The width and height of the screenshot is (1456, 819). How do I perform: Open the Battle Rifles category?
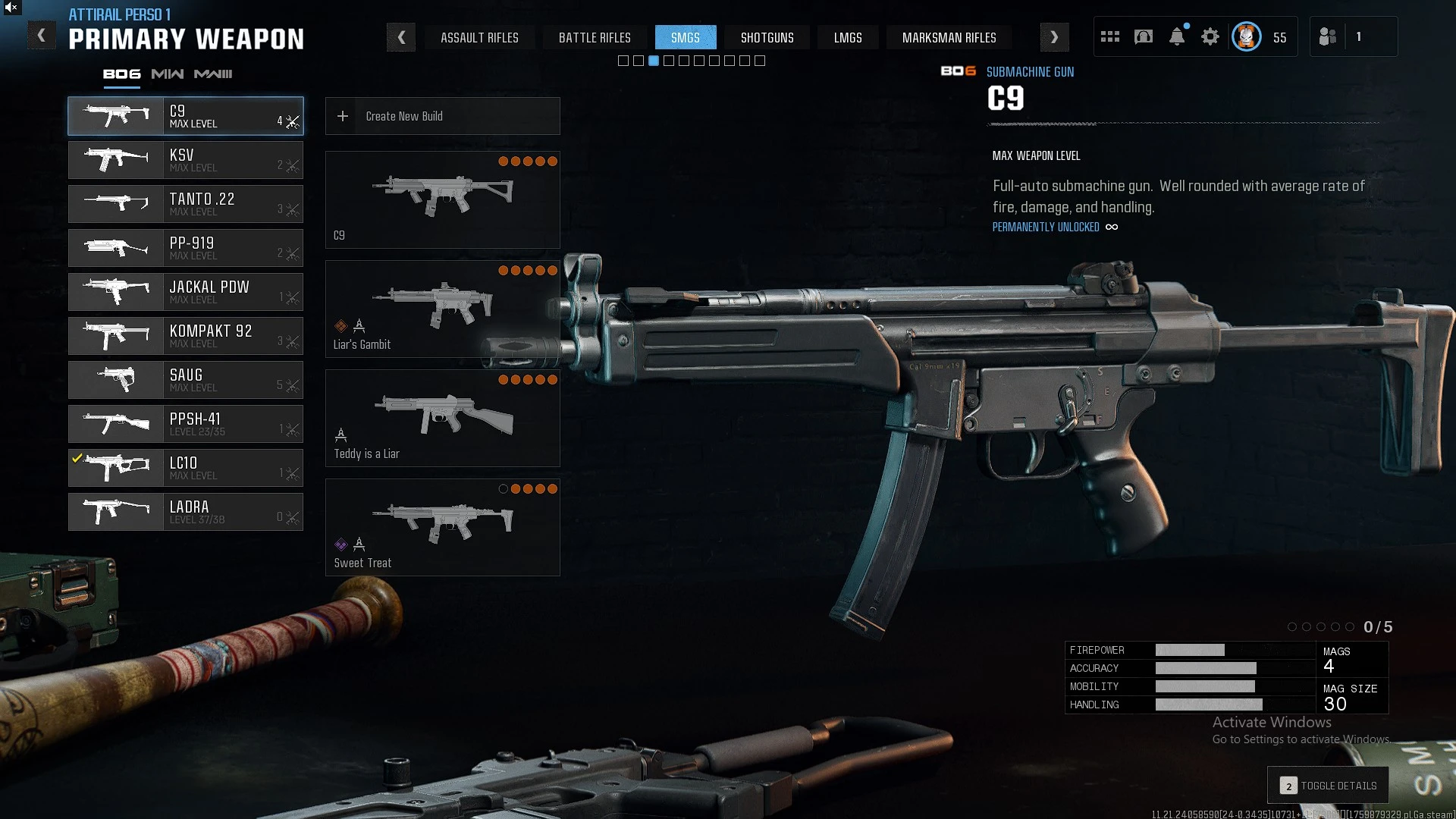pyautogui.click(x=595, y=37)
